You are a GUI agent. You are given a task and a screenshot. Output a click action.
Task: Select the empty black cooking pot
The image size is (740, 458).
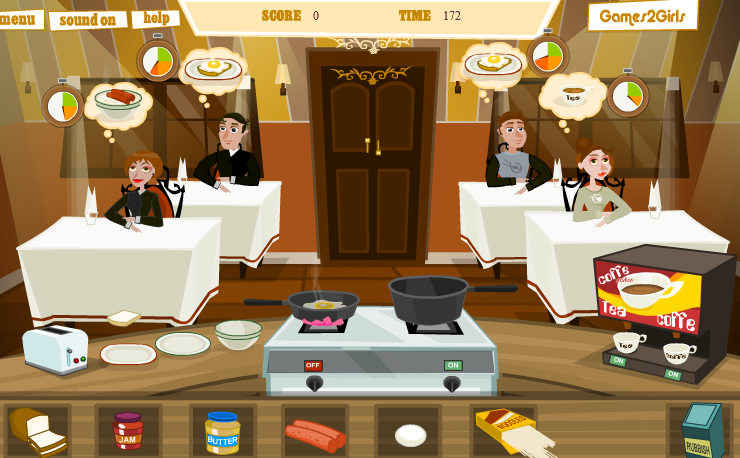click(428, 298)
